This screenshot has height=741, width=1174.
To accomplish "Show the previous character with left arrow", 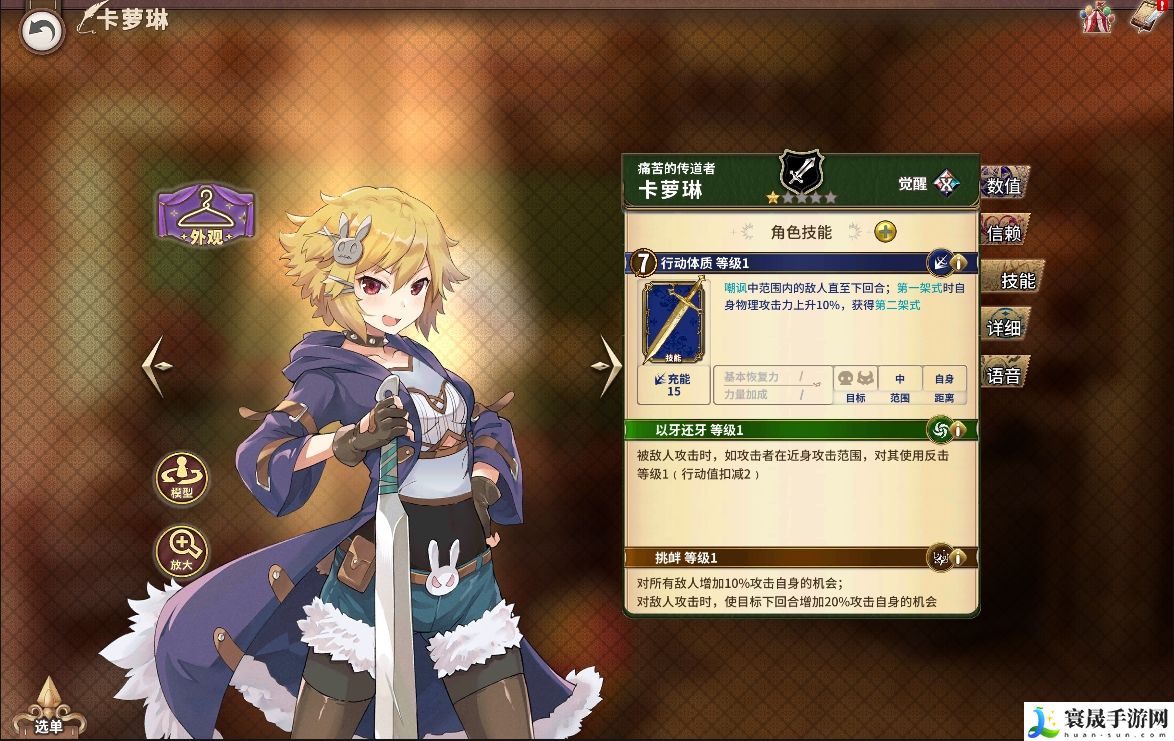I will point(158,366).
